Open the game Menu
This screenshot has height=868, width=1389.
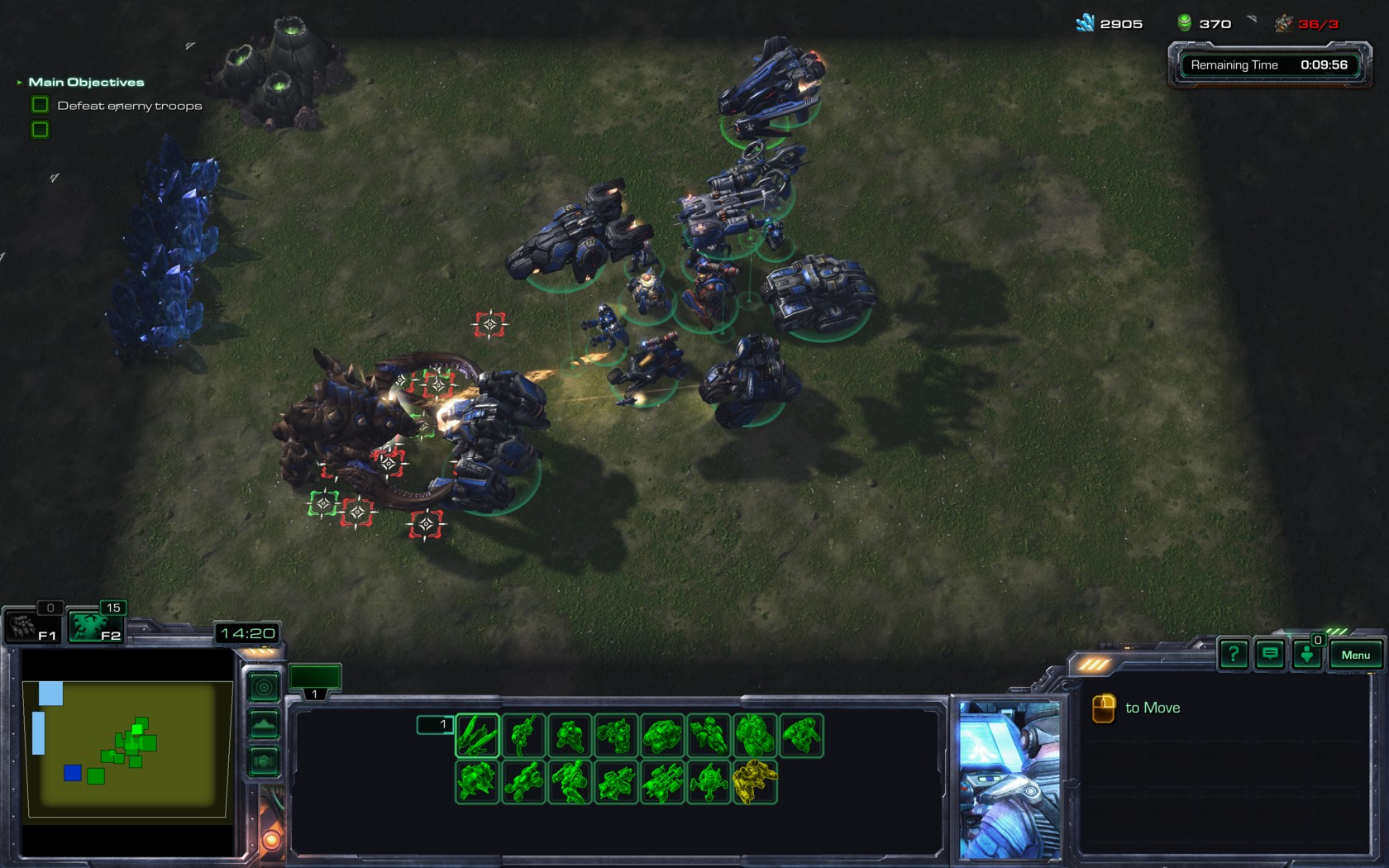coord(1355,655)
